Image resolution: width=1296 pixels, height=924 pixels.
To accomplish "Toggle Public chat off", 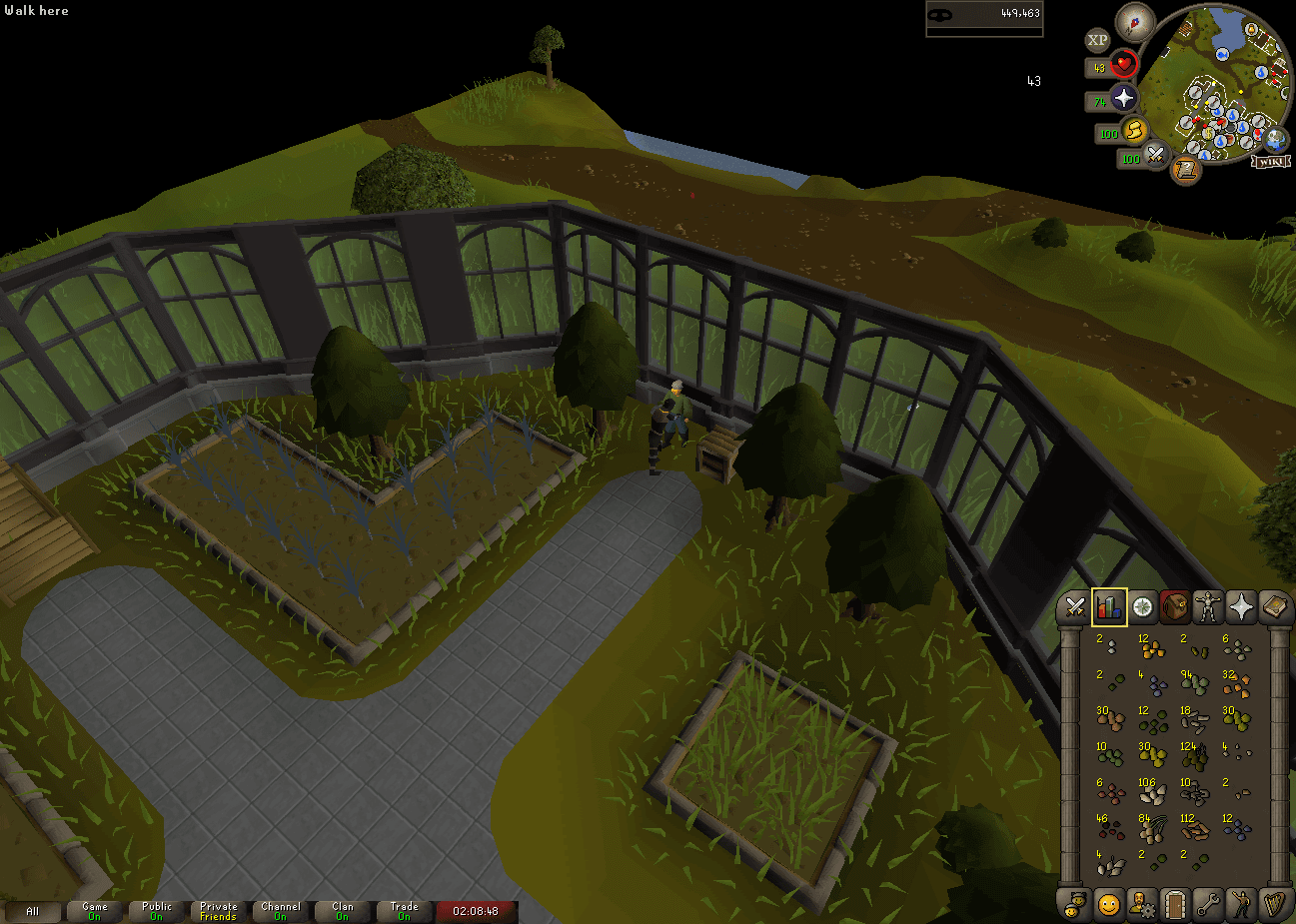I will [156, 910].
